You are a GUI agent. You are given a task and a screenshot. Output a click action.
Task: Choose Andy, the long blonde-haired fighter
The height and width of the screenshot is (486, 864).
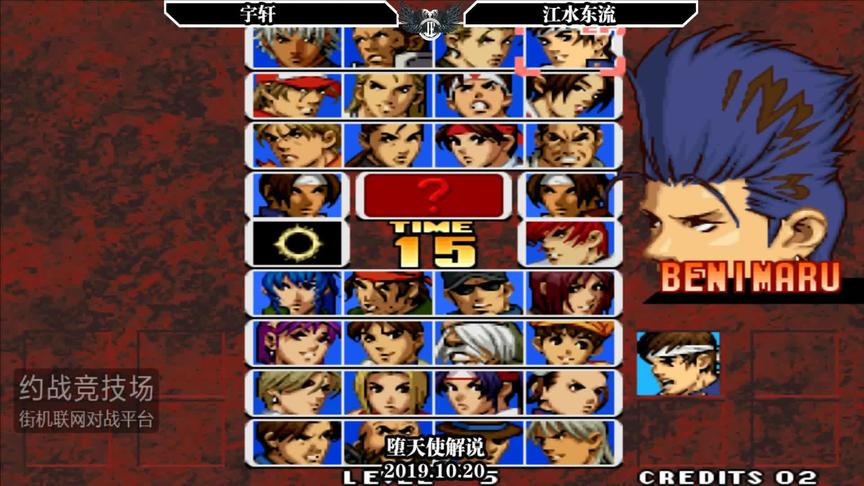click(388, 95)
